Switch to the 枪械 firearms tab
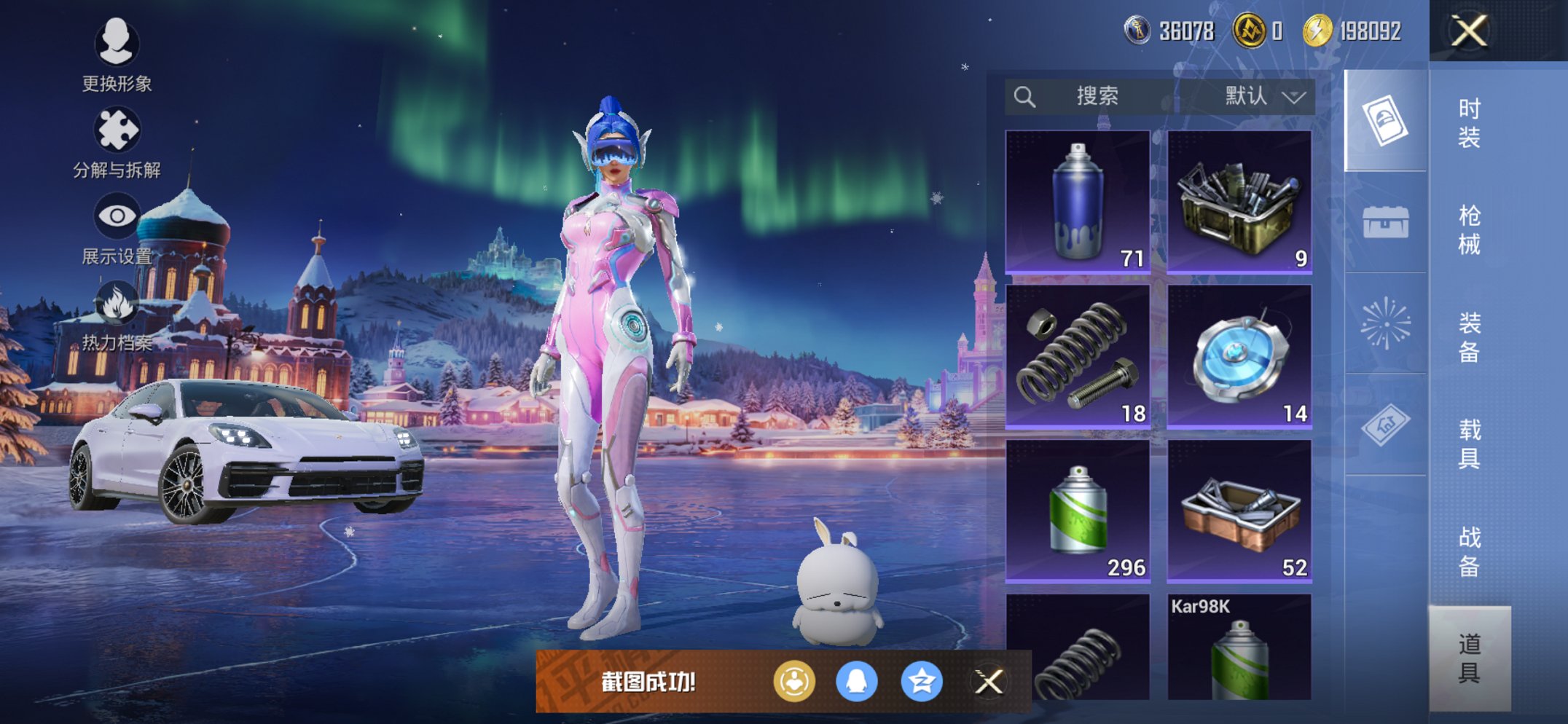Screen dimensions: 1568x724 1469,229
